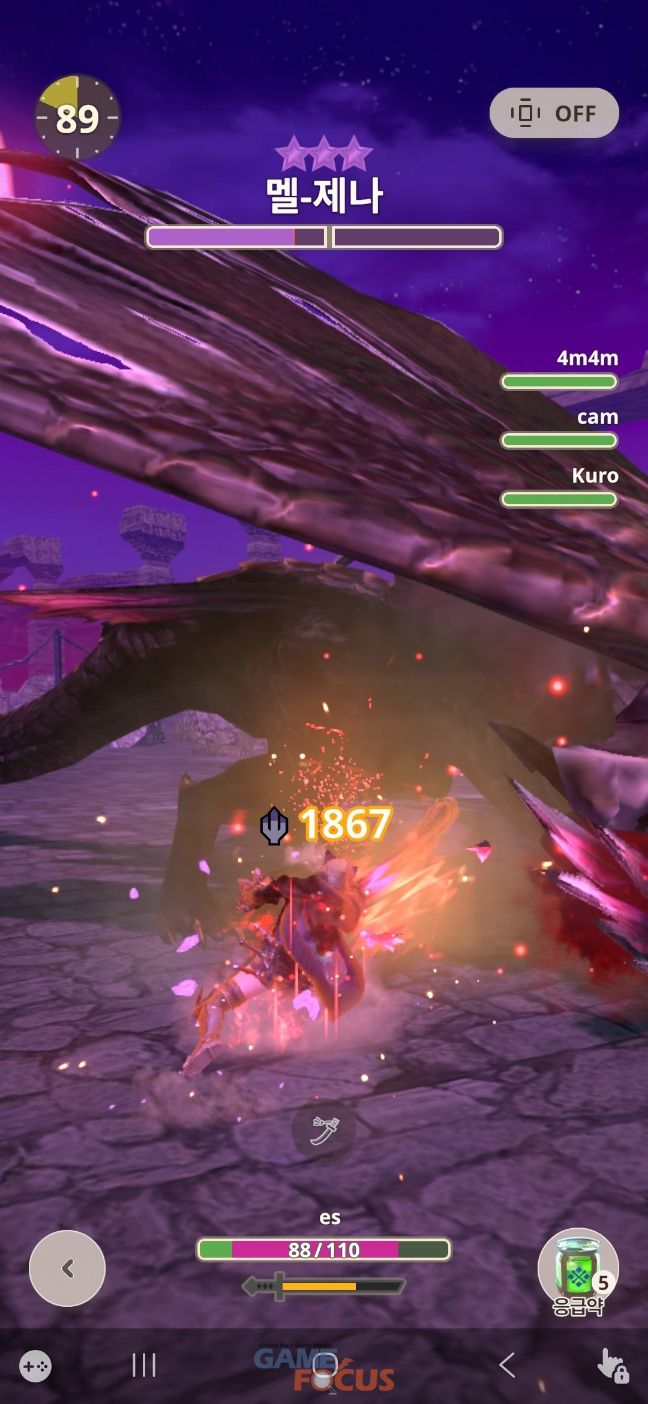648x1404 pixels.
Task: Open recent apps with three-line button
Action: pyautogui.click(x=145, y=1365)
